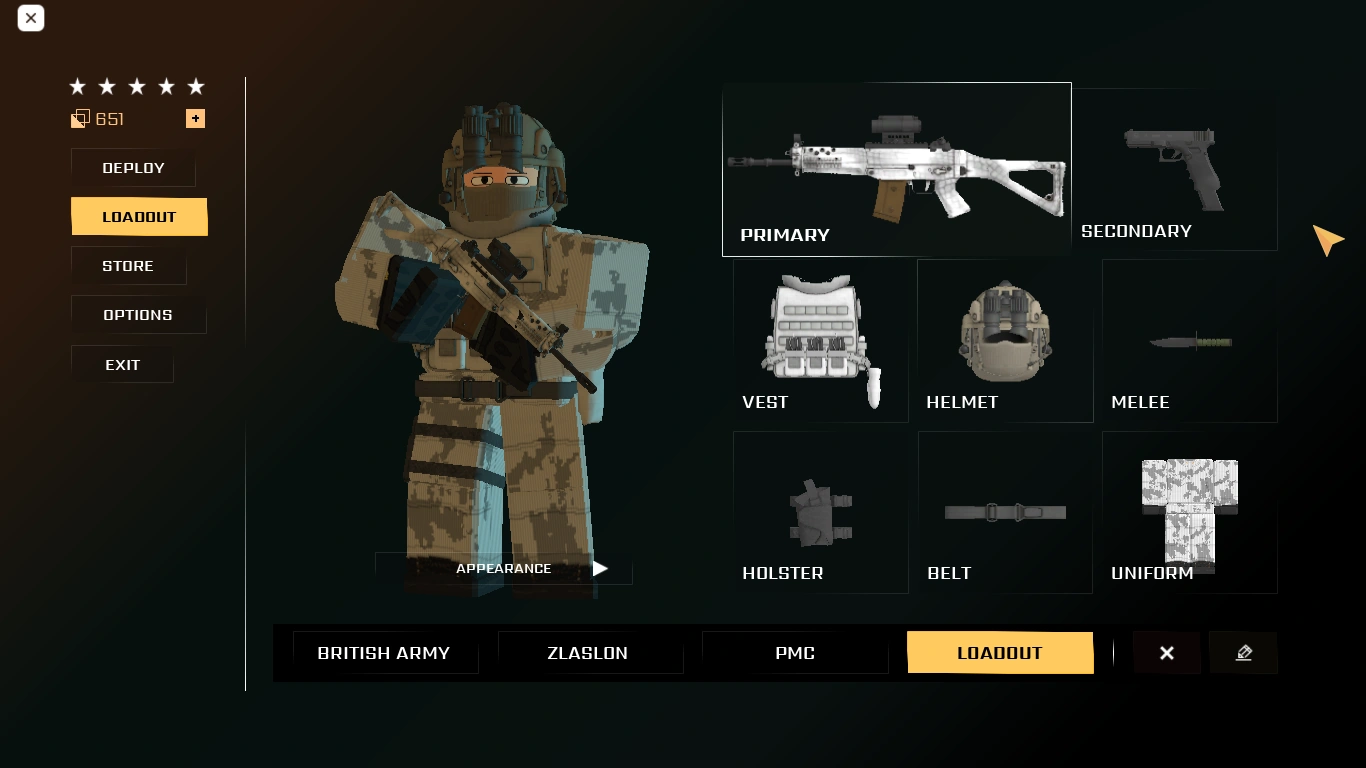Screen dimensions: 1366x768
Task: Click the edit pencil icon for loadouts
Action: coord(1243,652)
